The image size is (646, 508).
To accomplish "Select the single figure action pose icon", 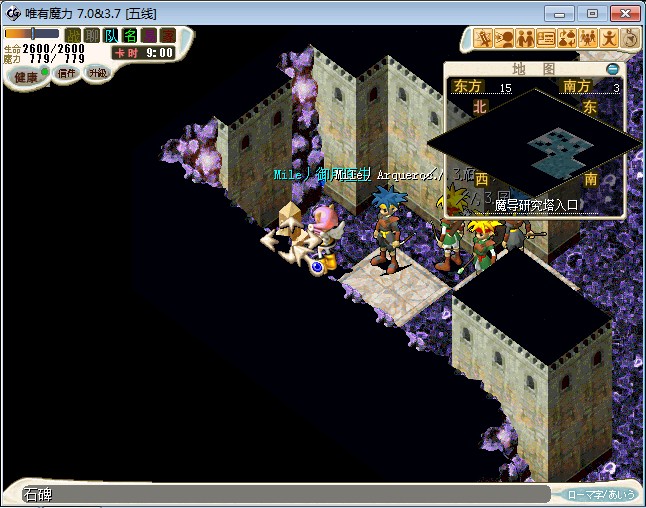I will click(x=609, y=39).
